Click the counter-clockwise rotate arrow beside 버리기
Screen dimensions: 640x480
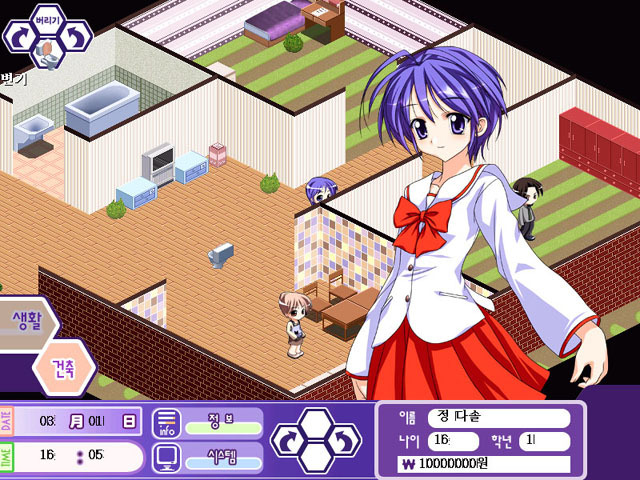[x=75, y=36]
